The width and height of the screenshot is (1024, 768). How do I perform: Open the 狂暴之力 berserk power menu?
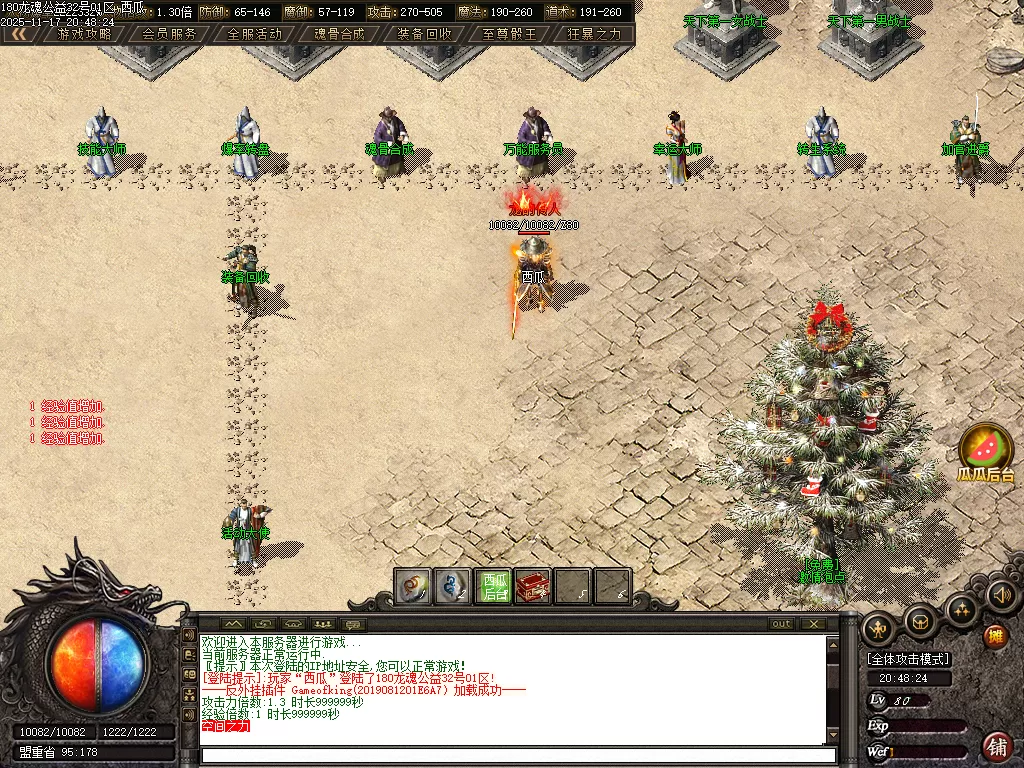tap(594, 33)
